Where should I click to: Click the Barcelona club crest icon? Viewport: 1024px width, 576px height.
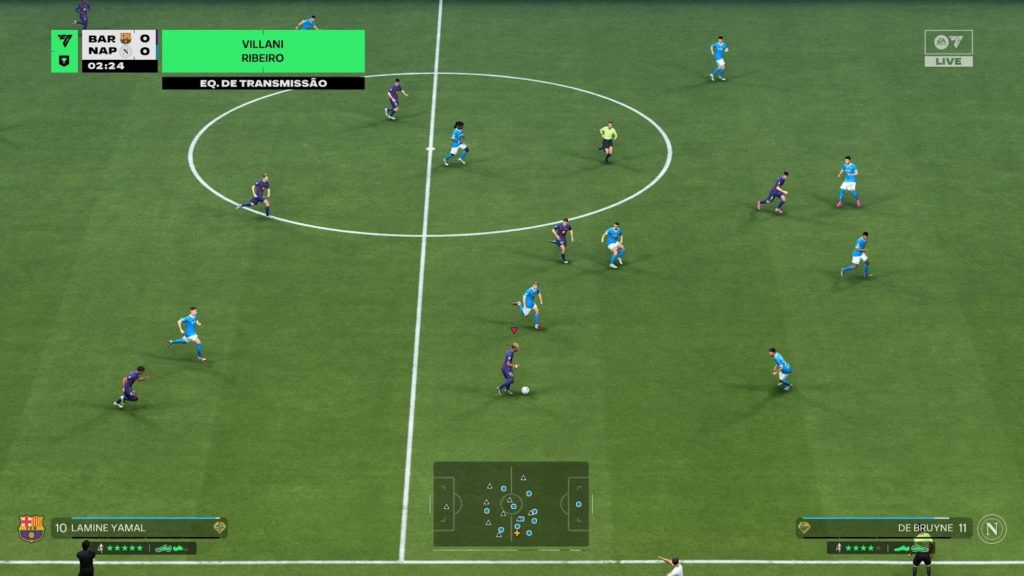(x=31, y=528)
